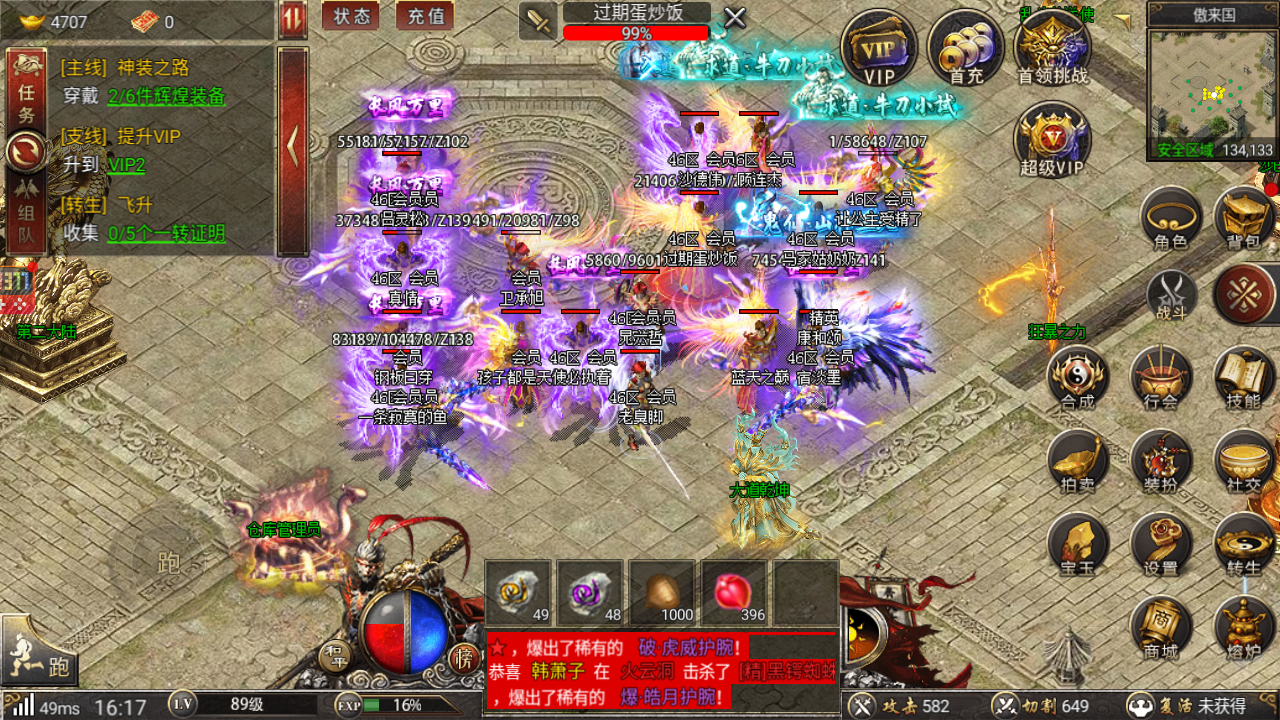Screen dimensions: 1280x720
Task: Use the red potion with 396 count
Action: point(734,593)
